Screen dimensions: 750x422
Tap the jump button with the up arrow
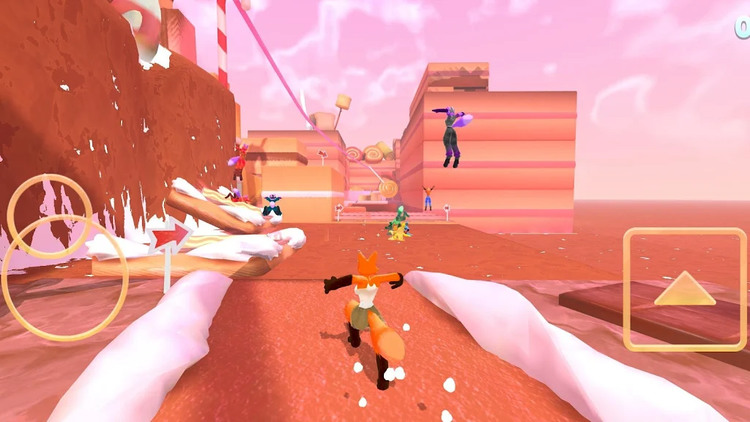(685, 289)
